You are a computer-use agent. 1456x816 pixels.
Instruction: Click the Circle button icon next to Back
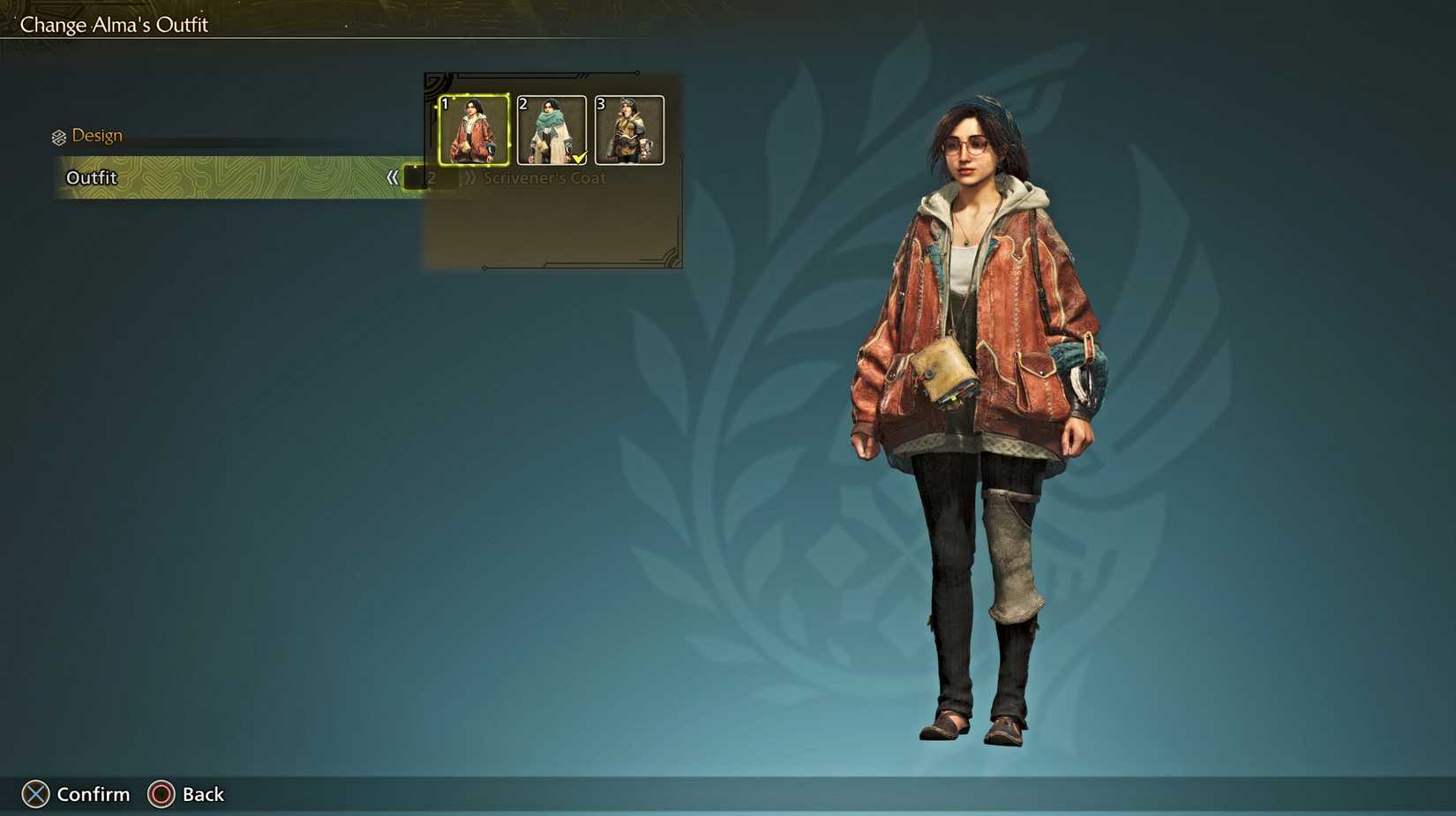click(161, 794)
